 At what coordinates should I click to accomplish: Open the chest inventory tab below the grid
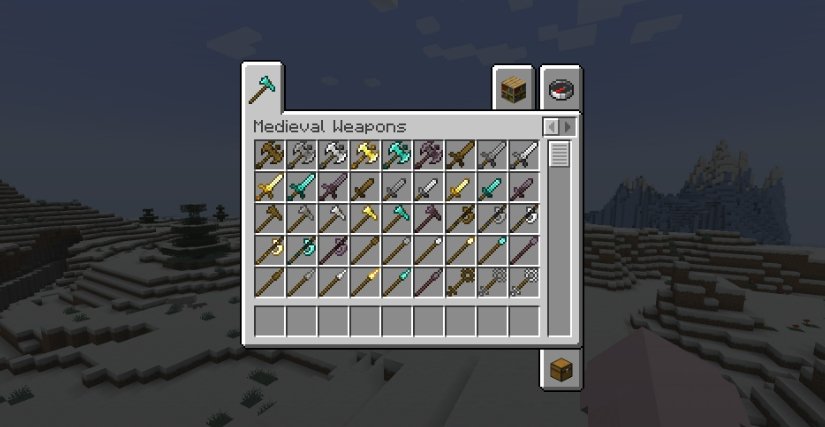(x=560, y=369)
